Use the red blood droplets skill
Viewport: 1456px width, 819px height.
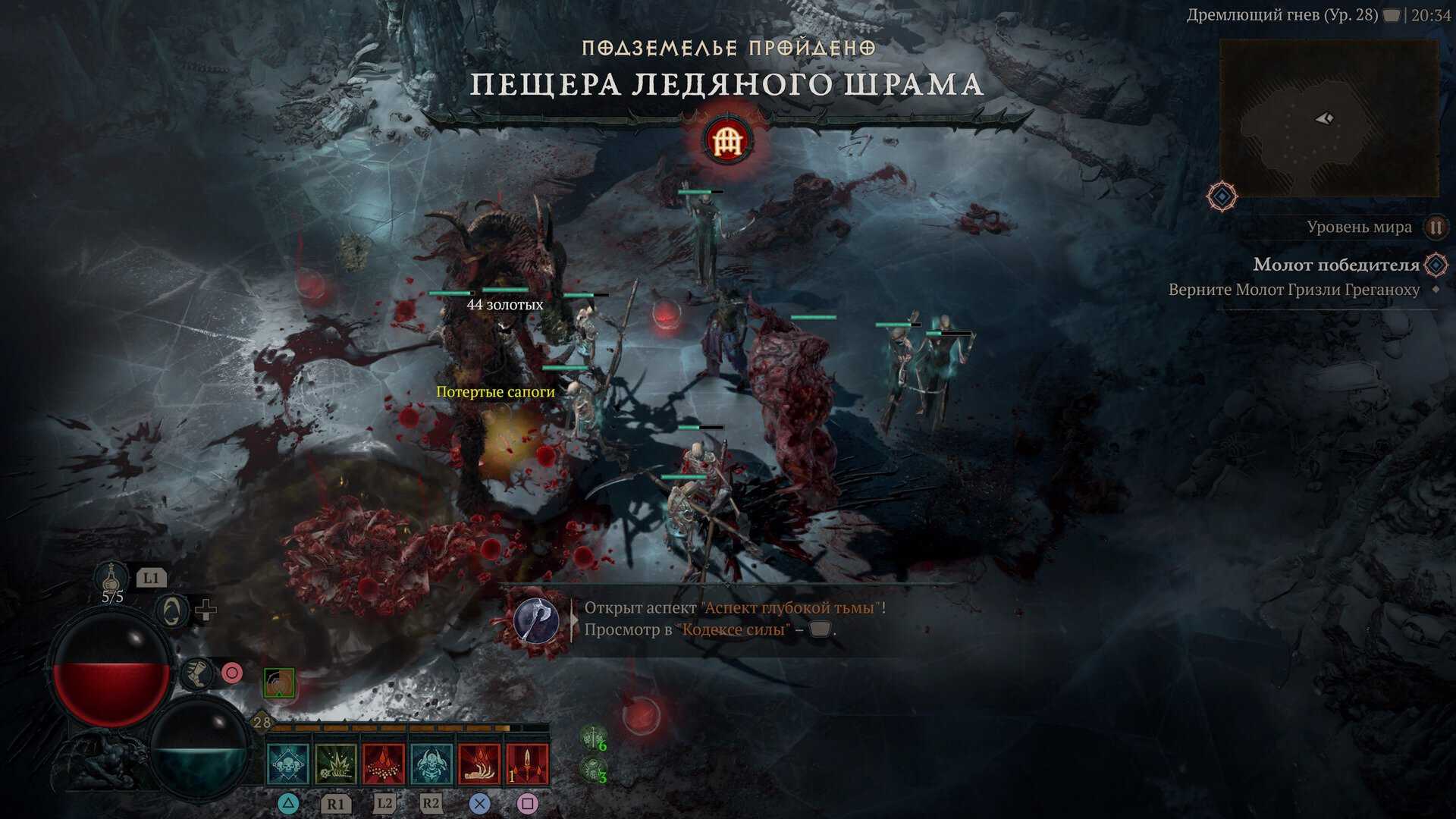pyautogui.click(x=384, y=763)
